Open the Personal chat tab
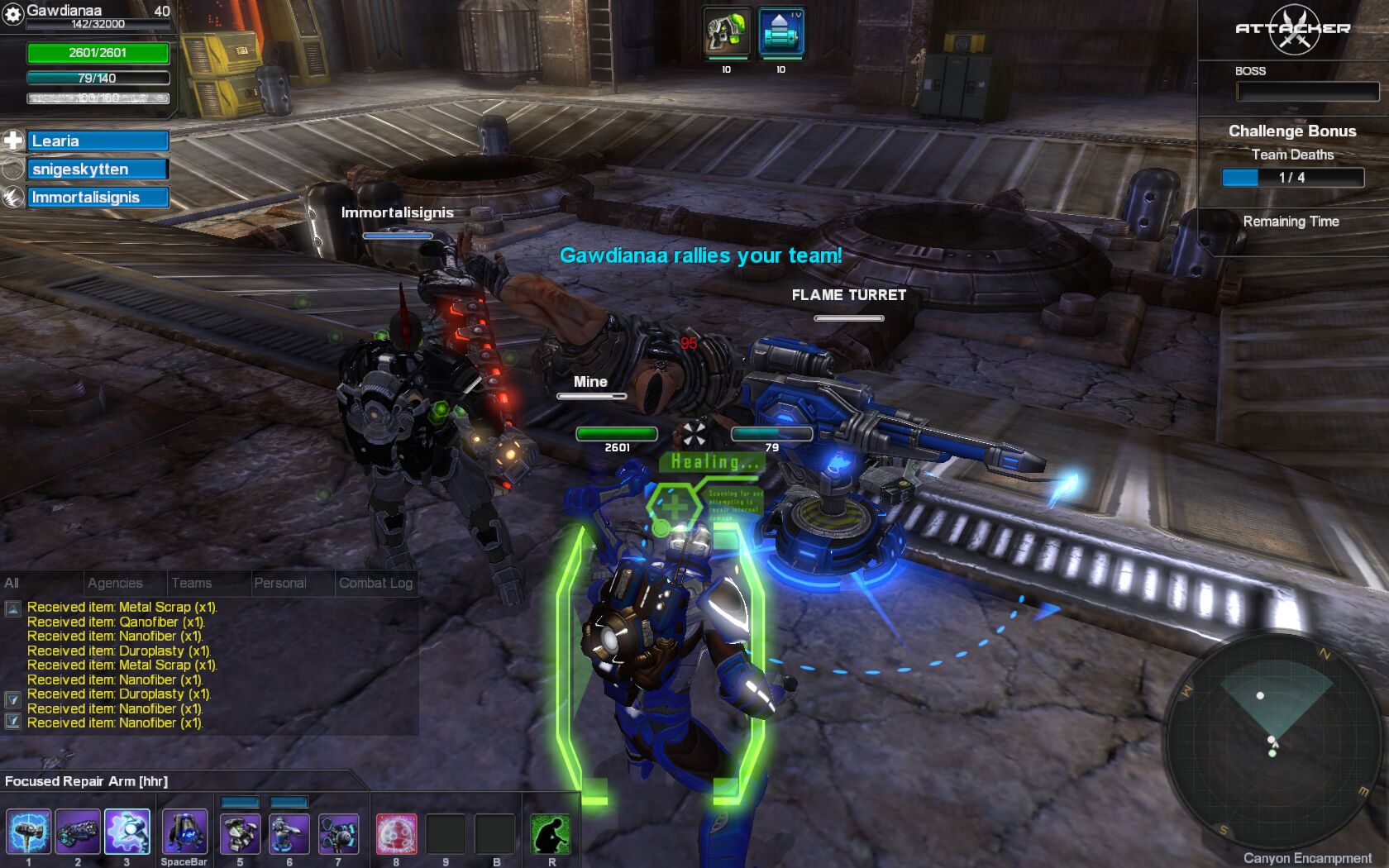Image resolution: width=1389 pixels, height=868 pixels. click(280, 583)
